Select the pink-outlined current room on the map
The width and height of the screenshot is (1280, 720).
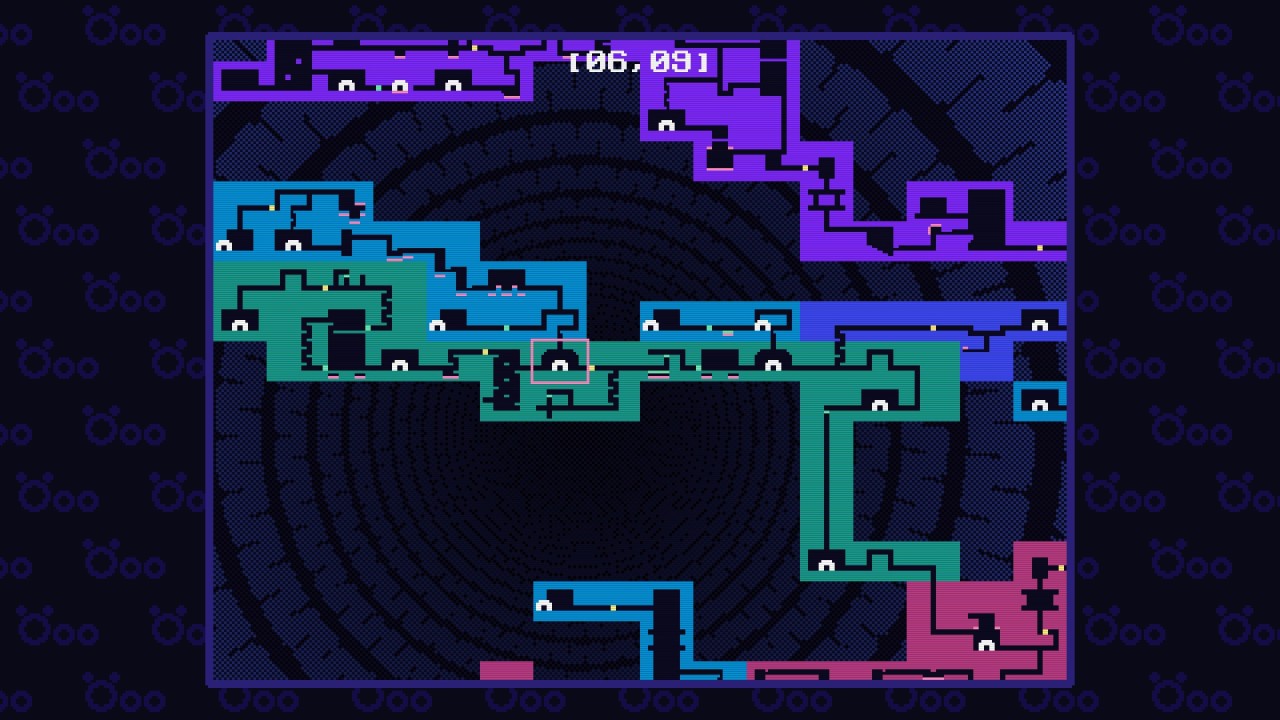tap(560, 361)
